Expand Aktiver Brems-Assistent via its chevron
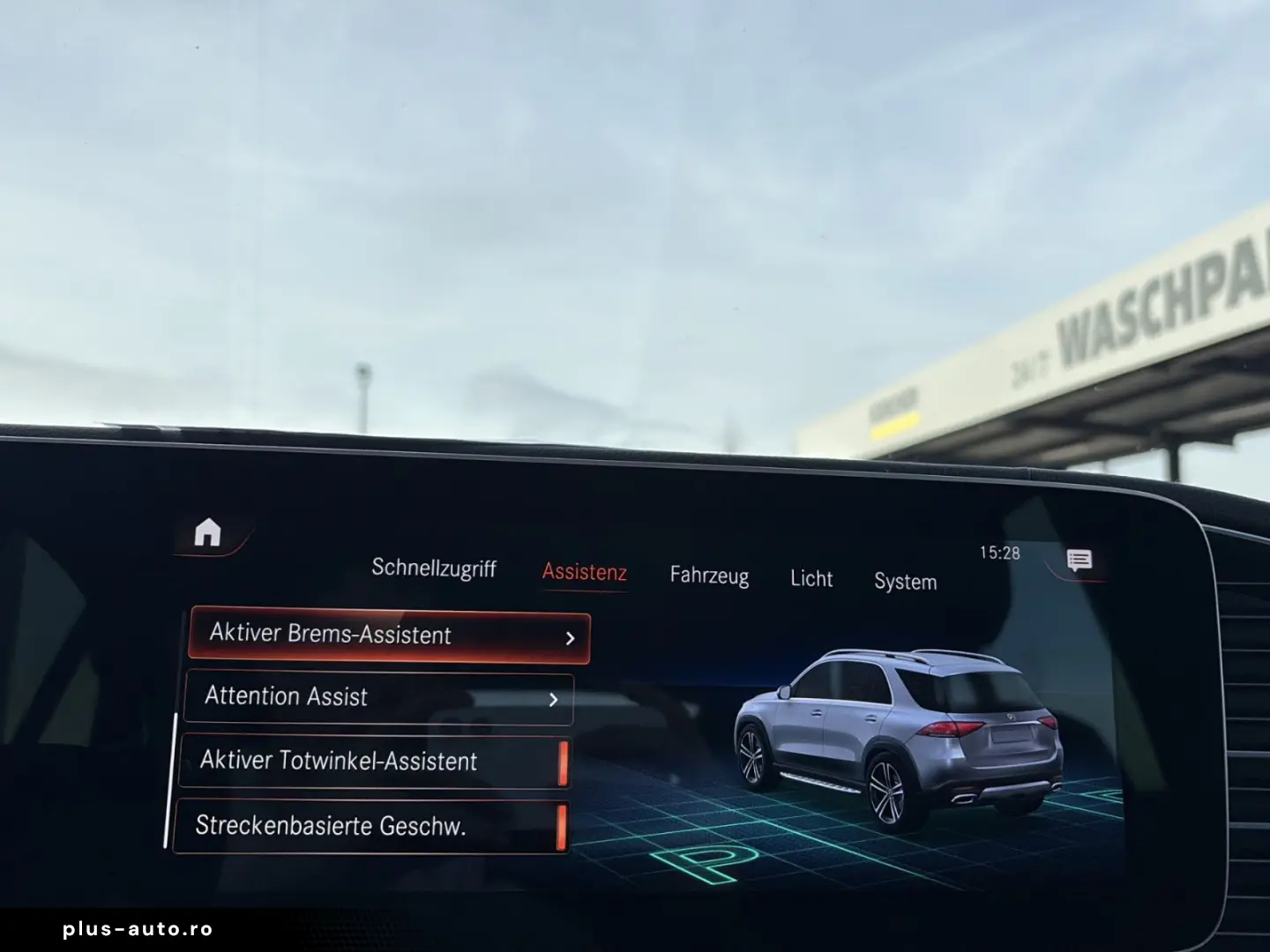This screenshot has width=1270, height=952. tap(570, 636)
